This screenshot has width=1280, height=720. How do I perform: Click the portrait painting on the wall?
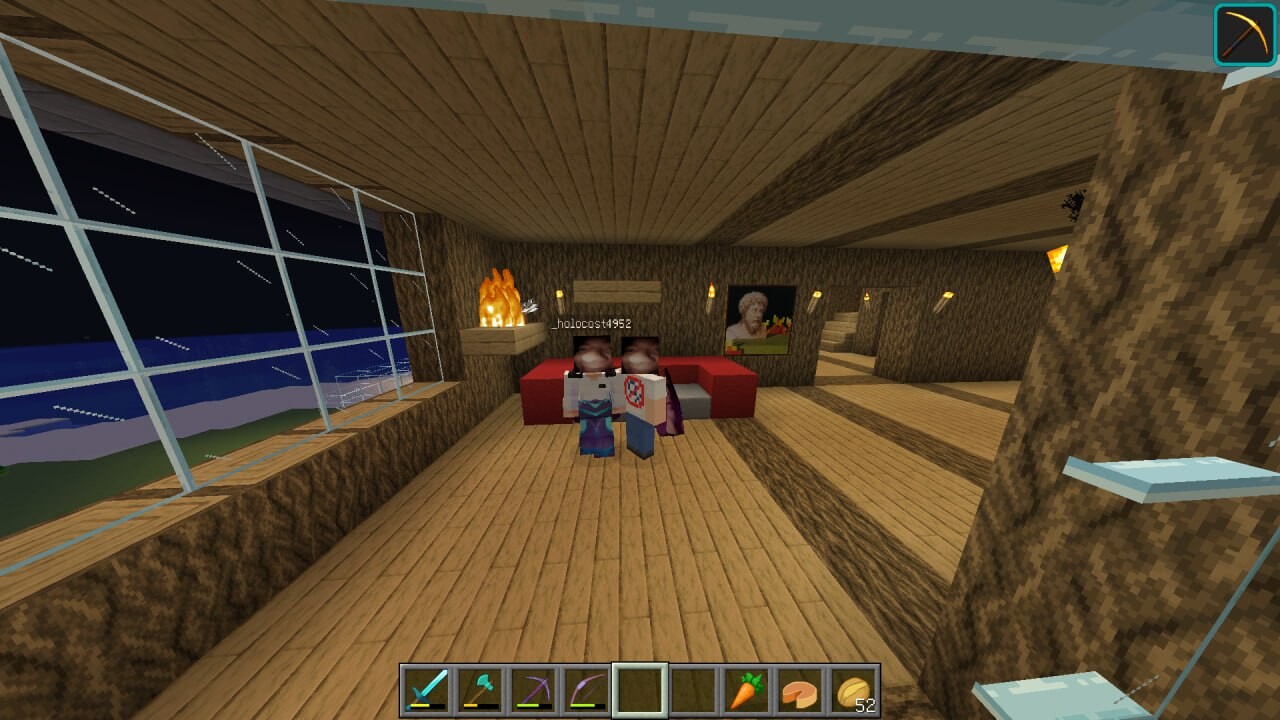click(x=757, y=316)
